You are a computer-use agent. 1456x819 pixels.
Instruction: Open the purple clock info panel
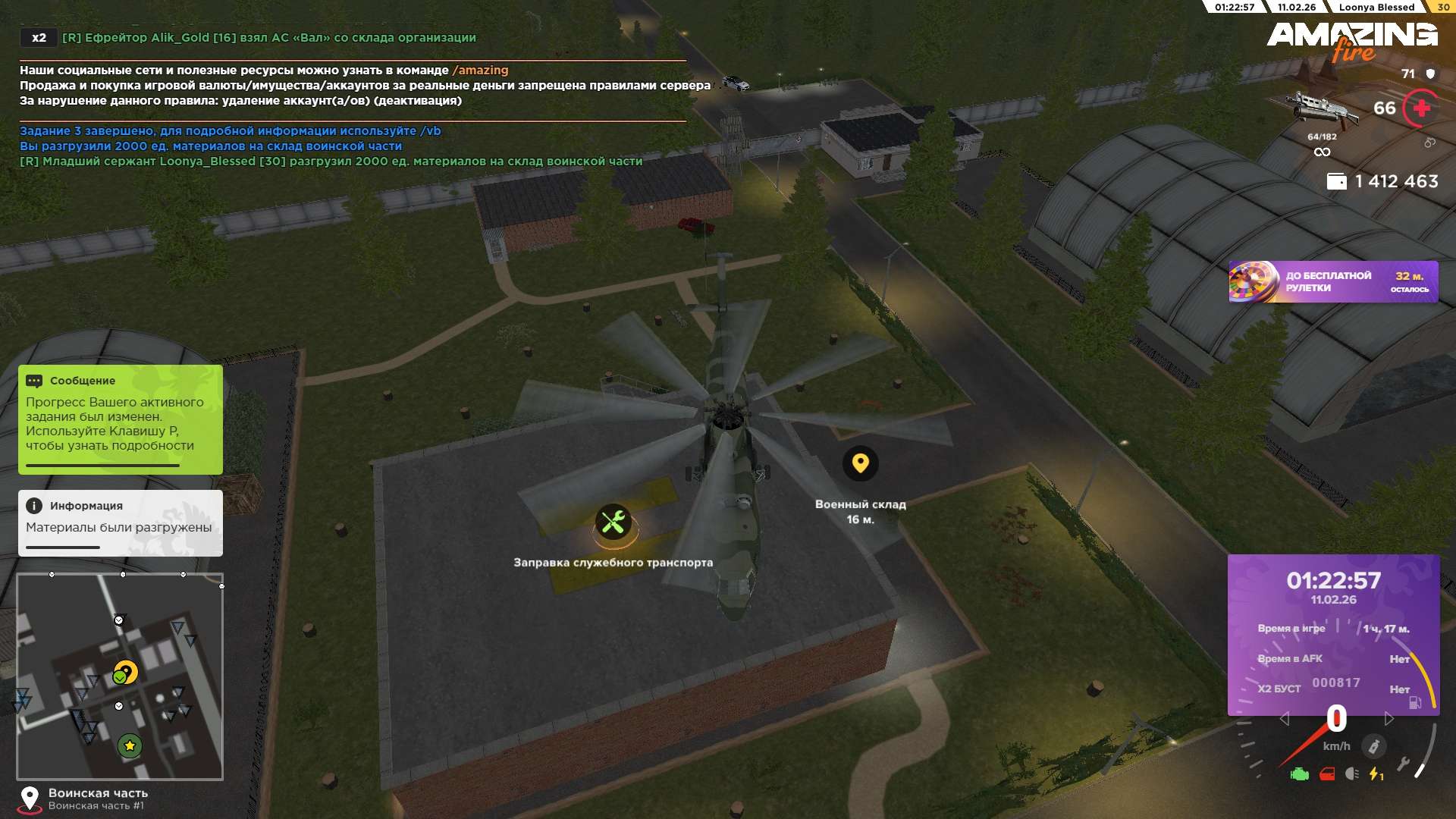tap(1333, 635)
